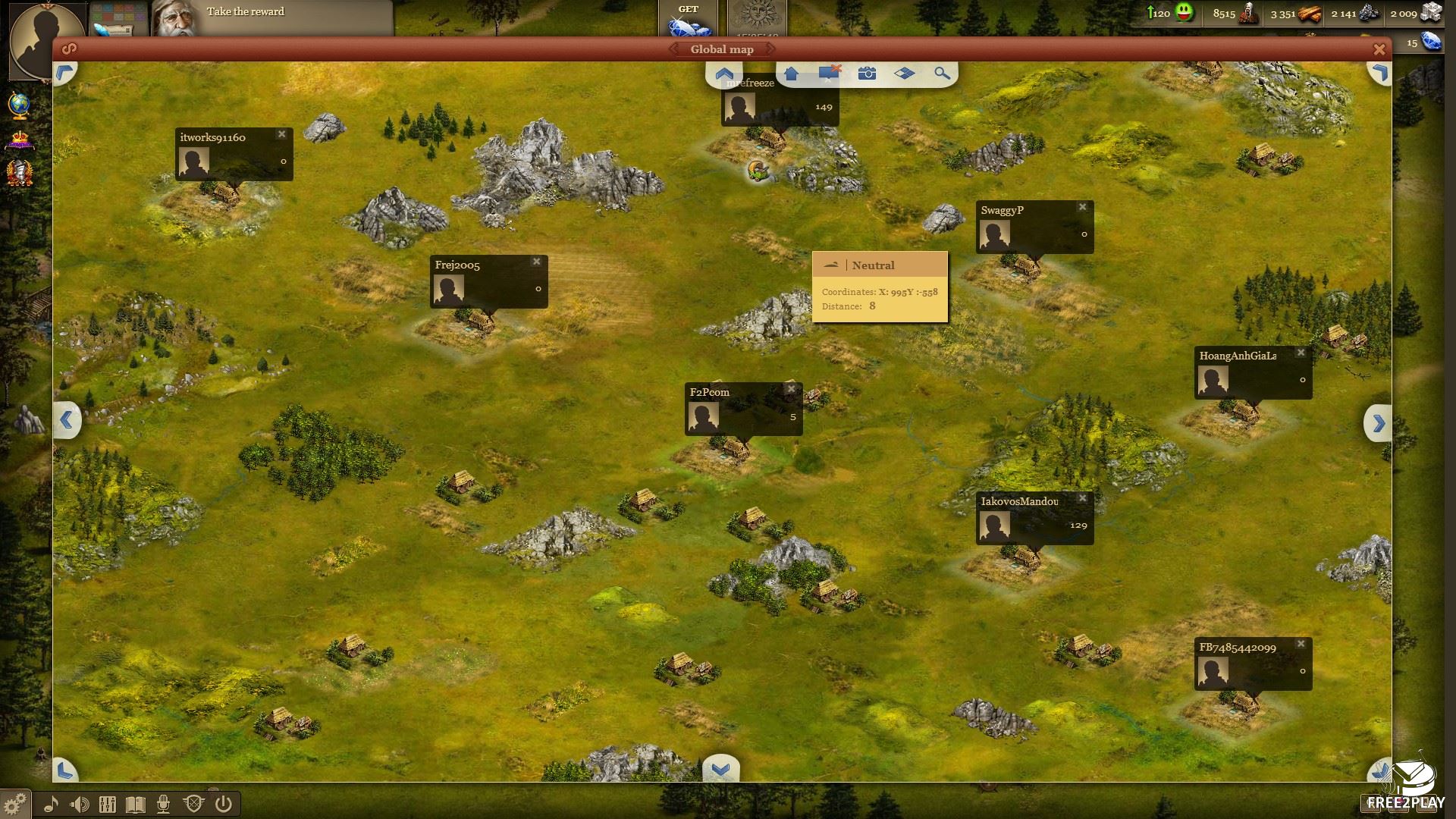Screen dimensions: 1456x819
Task: Open the GET diamonds shop button
Action: pyautogui.click(x=689, y=19)
